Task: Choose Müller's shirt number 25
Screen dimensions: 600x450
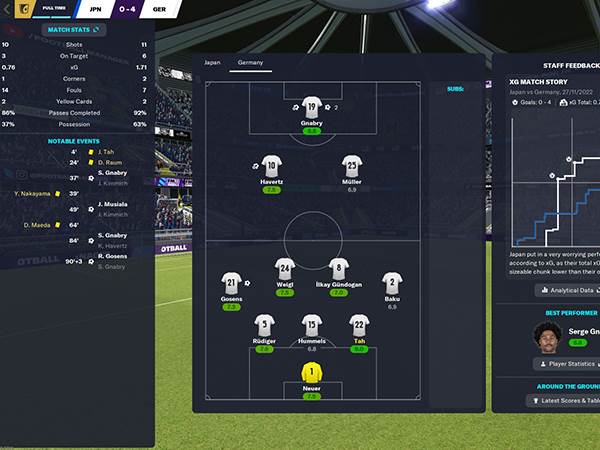Action: point(351,166)
